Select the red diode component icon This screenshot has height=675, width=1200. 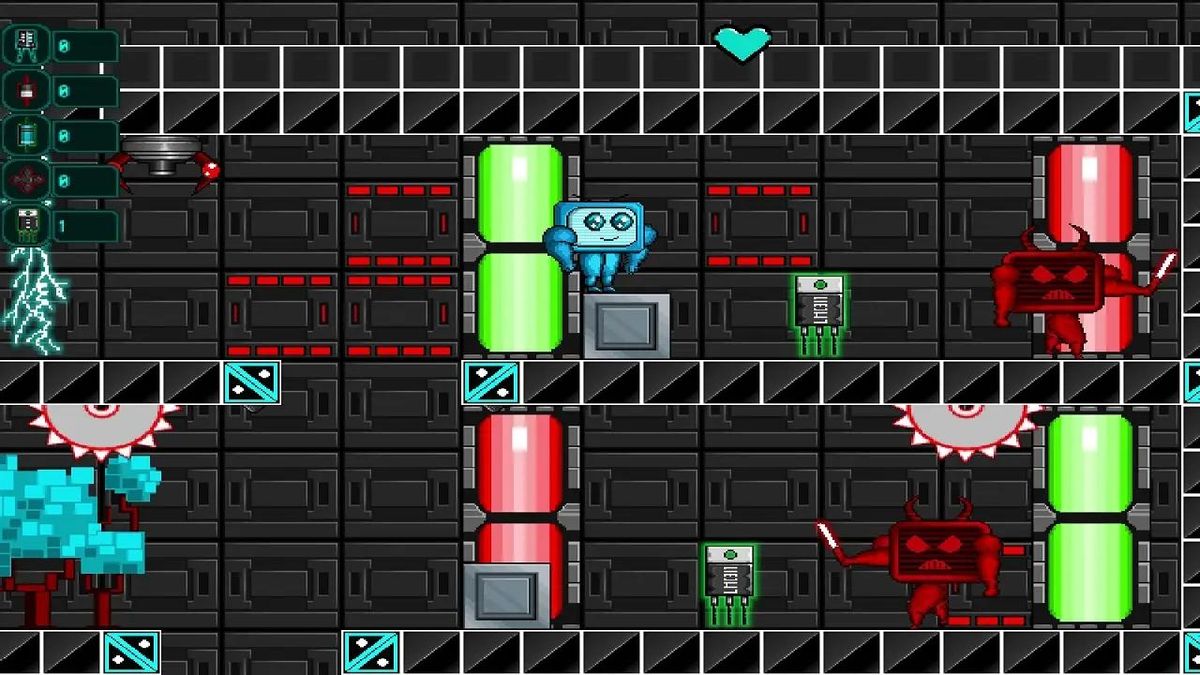tap(26, 90)
